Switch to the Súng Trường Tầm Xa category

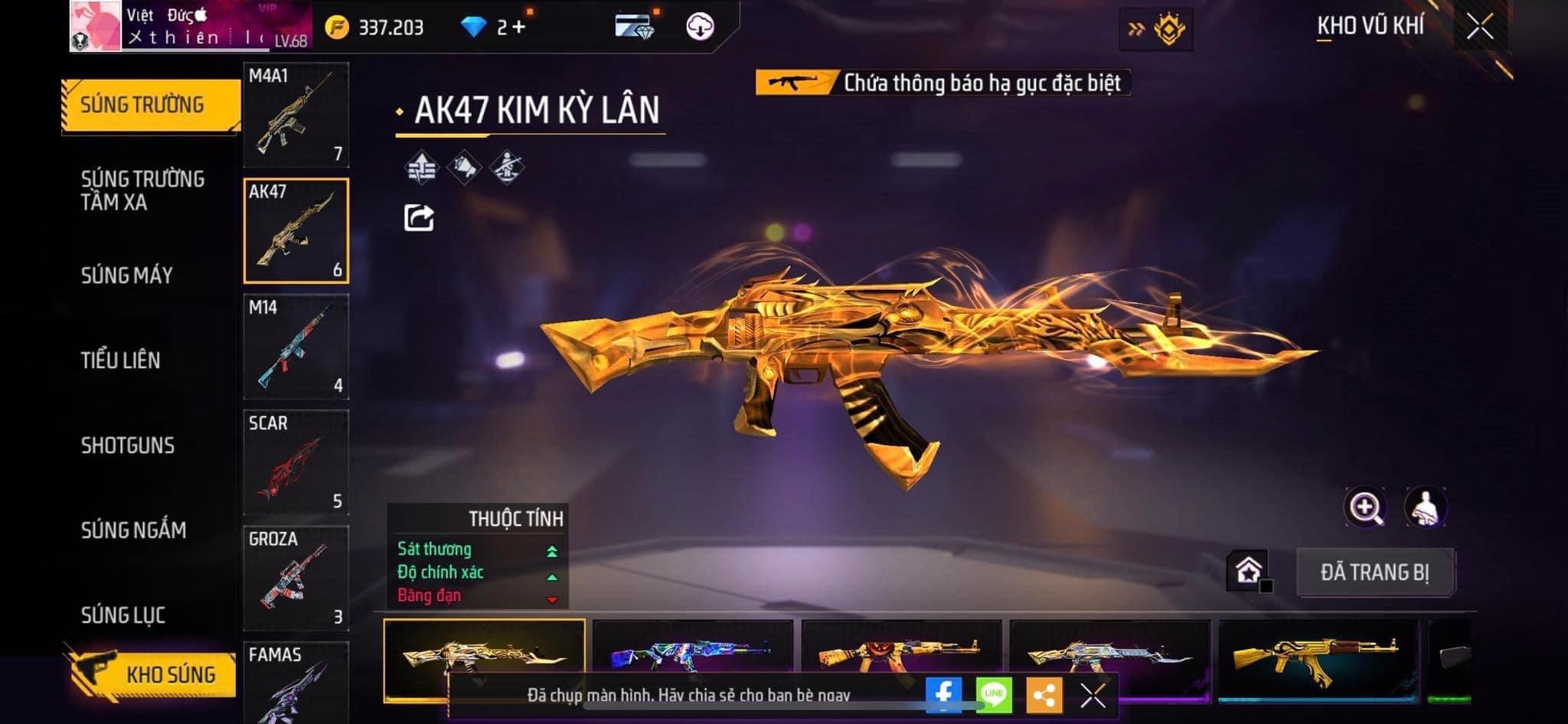[142, 190]
